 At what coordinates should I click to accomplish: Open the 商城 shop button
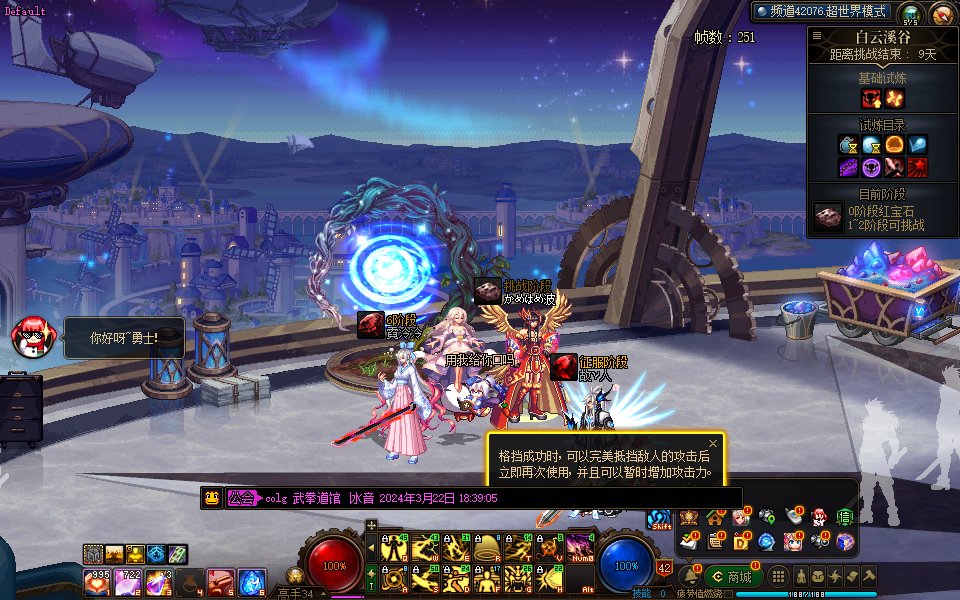pyautogui.click(x=734, y=577)
